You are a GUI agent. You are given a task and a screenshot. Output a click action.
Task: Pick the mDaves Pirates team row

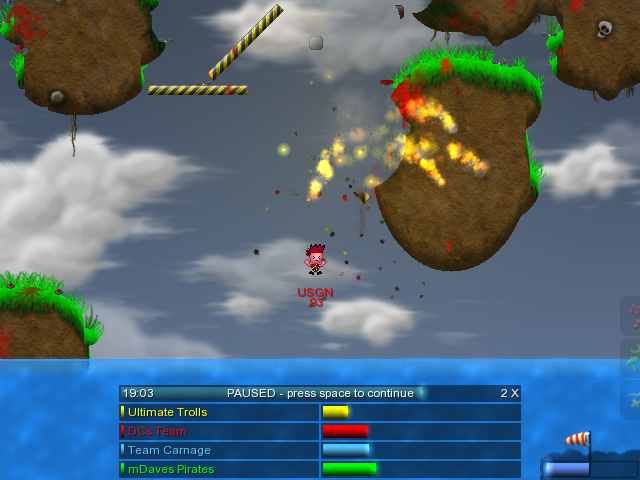[219, 469]
